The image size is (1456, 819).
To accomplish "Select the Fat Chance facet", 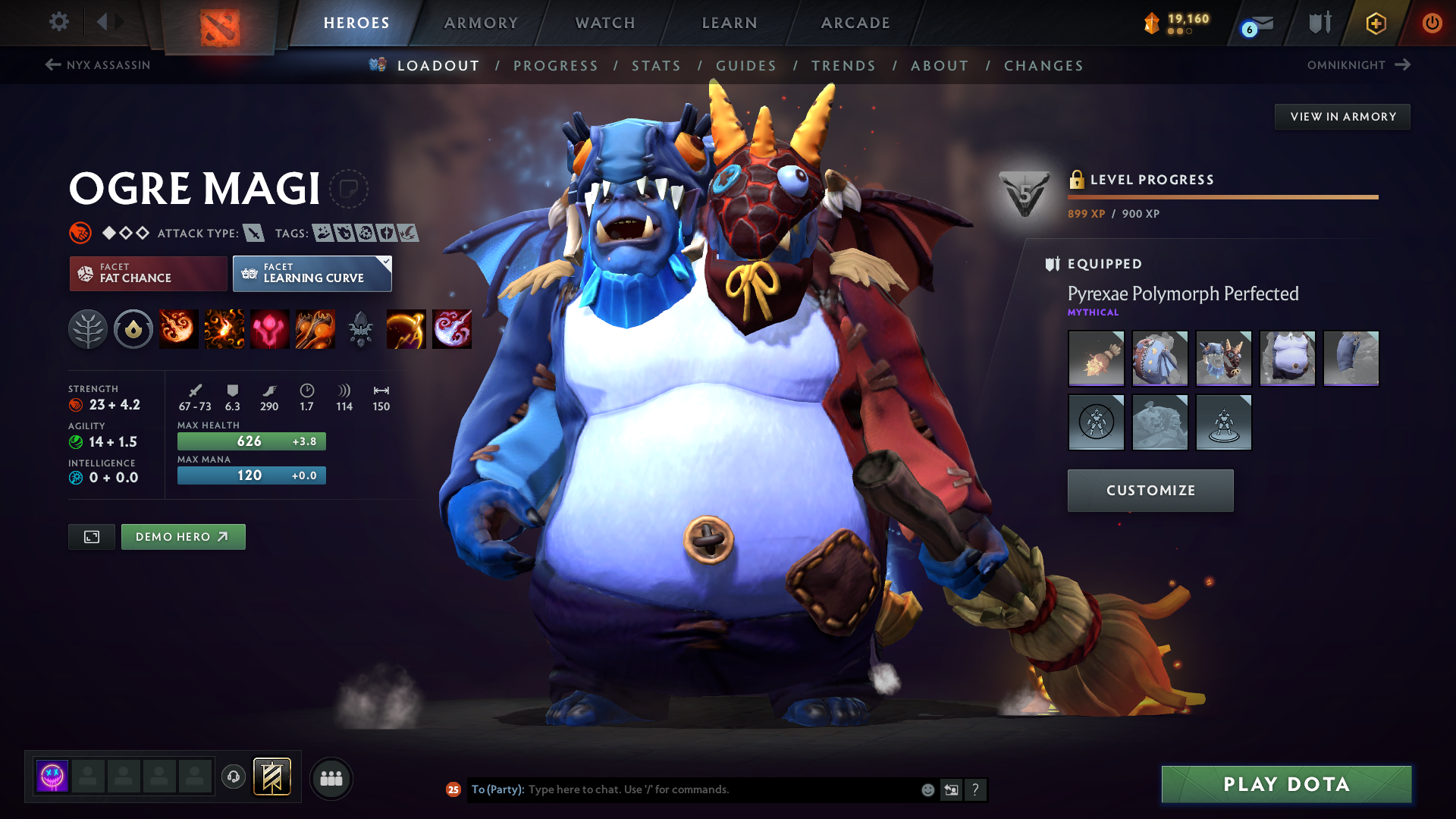I will click(x=147, y=273).
